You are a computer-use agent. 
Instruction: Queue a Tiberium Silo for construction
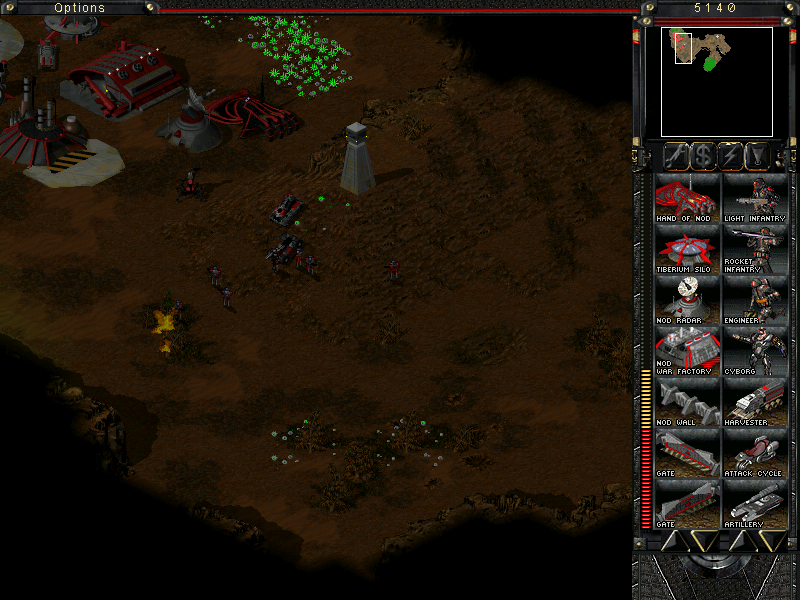687,249
